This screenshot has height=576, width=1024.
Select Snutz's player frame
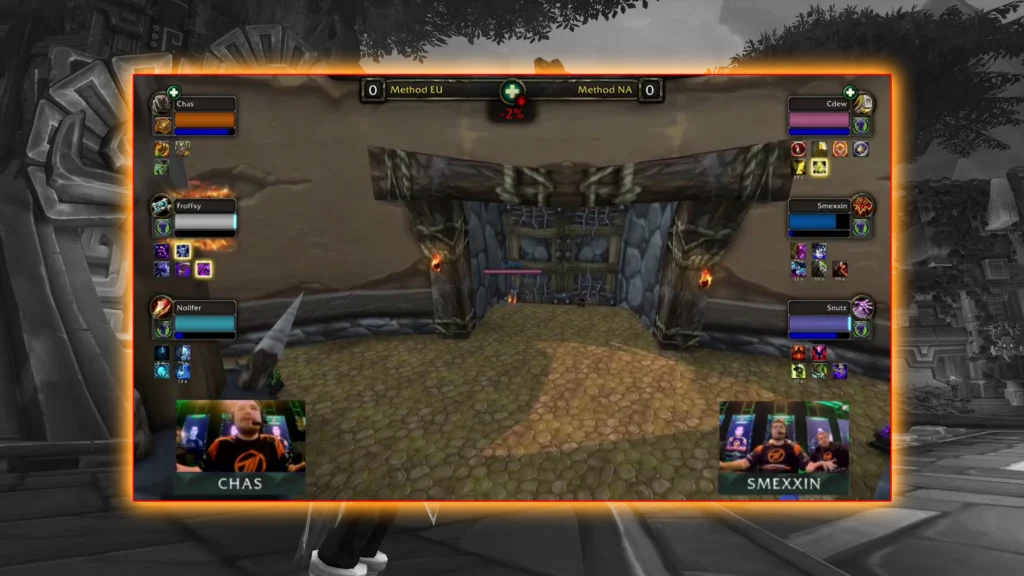pyautogui.click(x=819, y=320)
